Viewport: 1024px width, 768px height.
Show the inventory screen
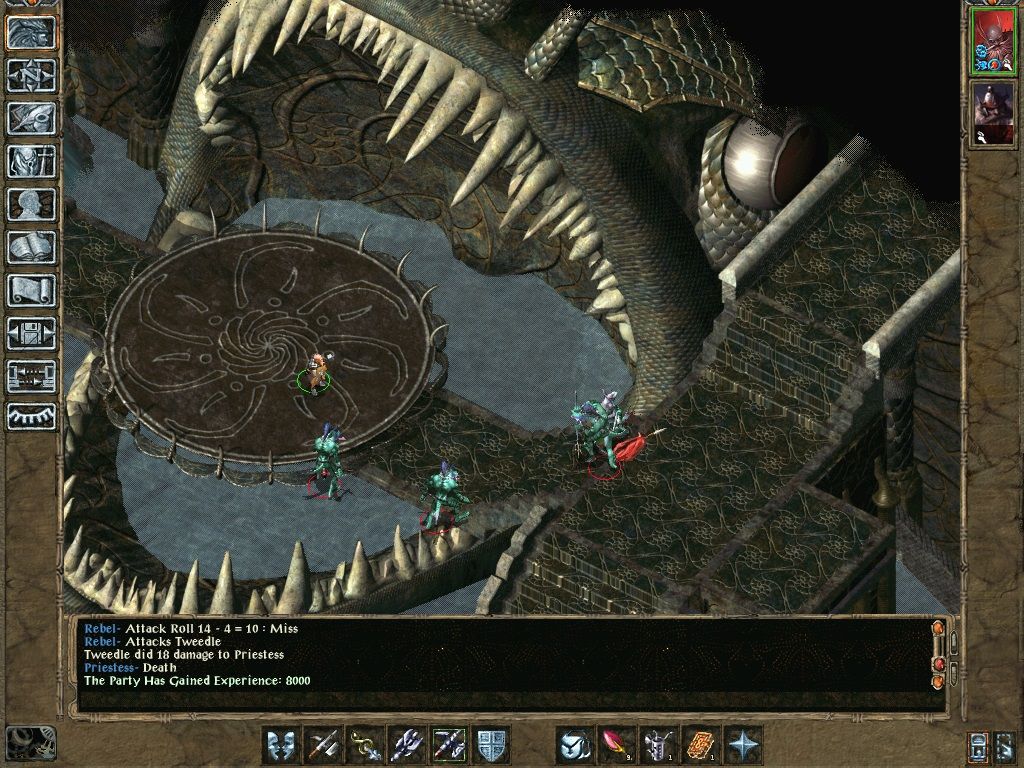31,161
